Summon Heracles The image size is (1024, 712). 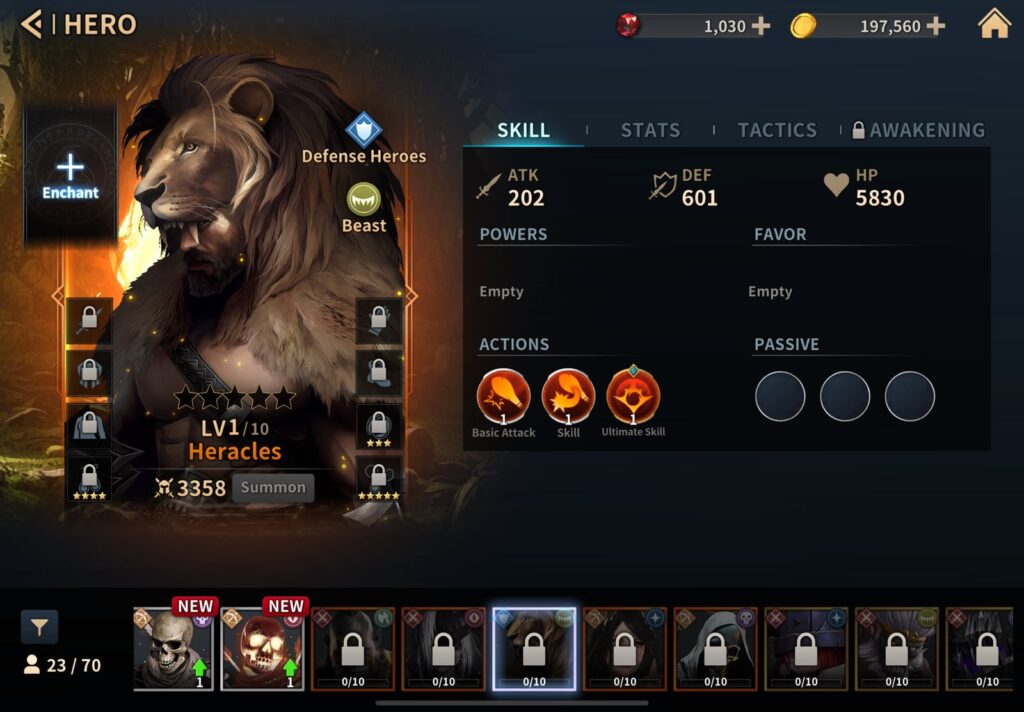pyautogui.click(x=273, y=488)
